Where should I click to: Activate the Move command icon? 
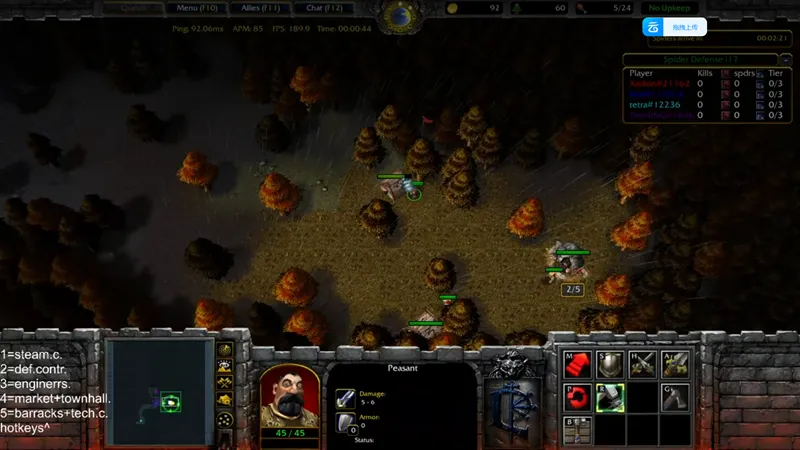[577, 365]
